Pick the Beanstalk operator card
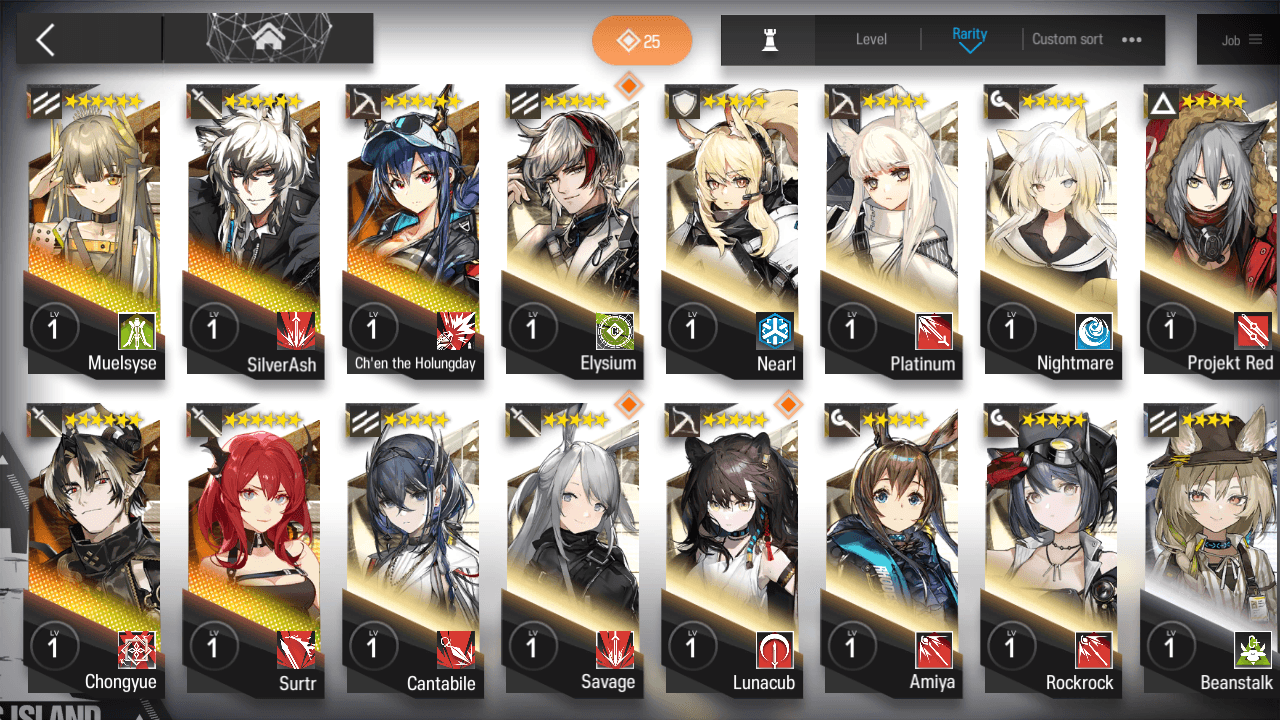This screenshot has width=1280, height=720. click(1210, 550)
